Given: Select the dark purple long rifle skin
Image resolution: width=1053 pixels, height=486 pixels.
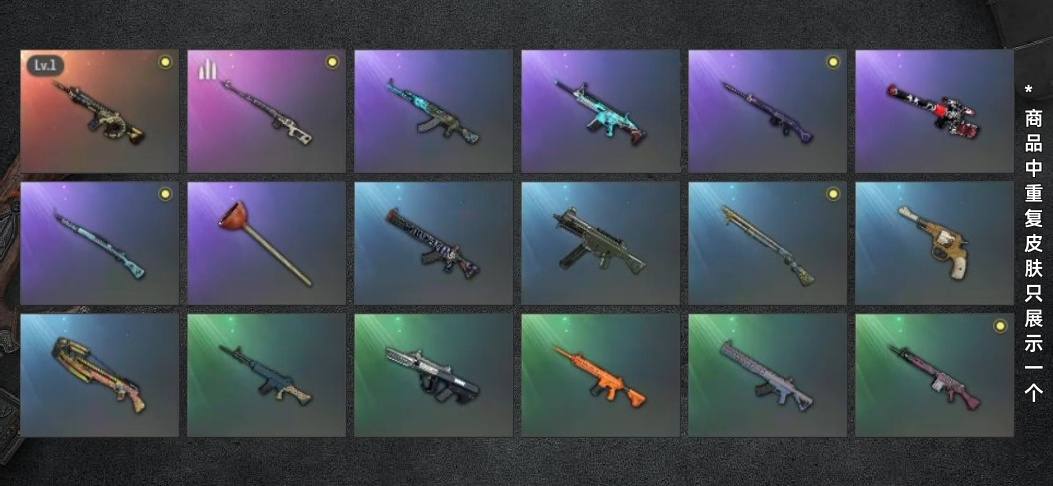Looking at the screenshot, I should click(767, 111).
